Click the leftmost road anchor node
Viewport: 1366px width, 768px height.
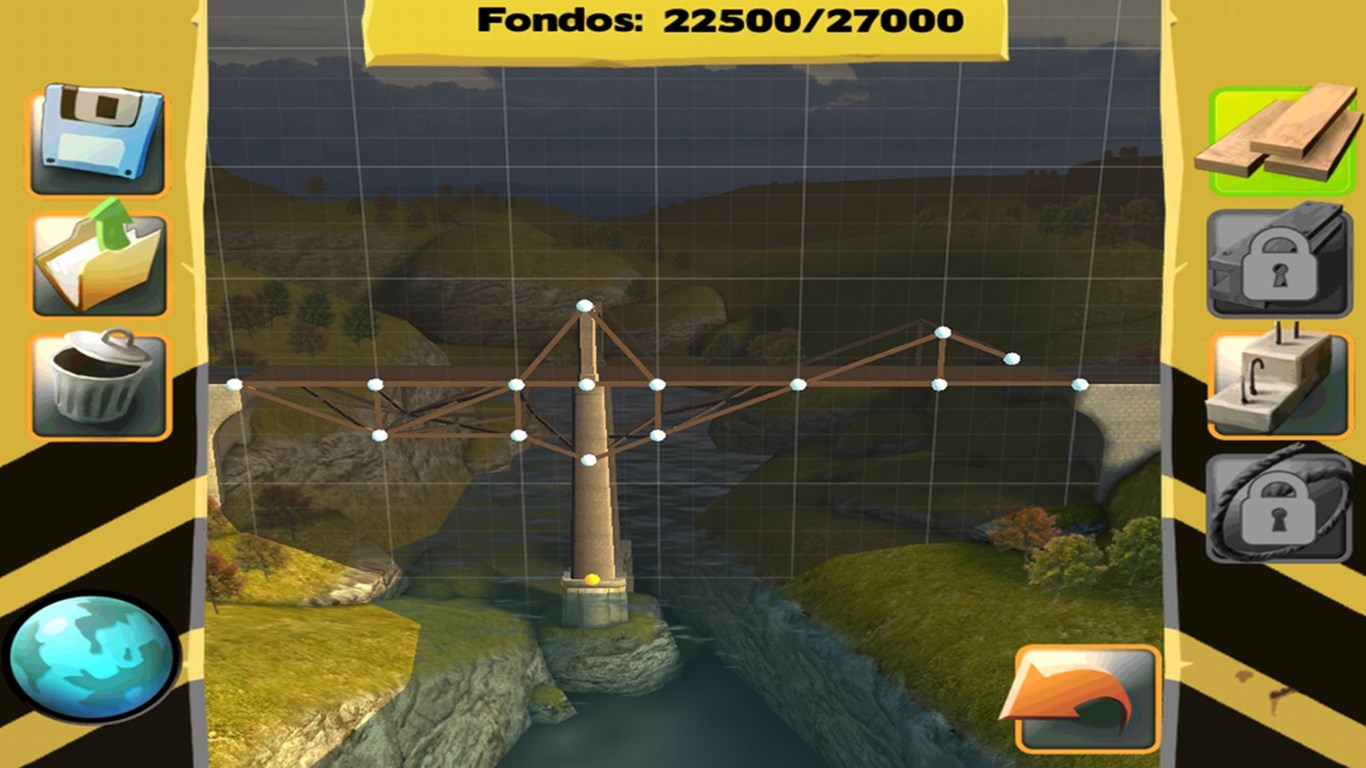[x=235, y=384]
